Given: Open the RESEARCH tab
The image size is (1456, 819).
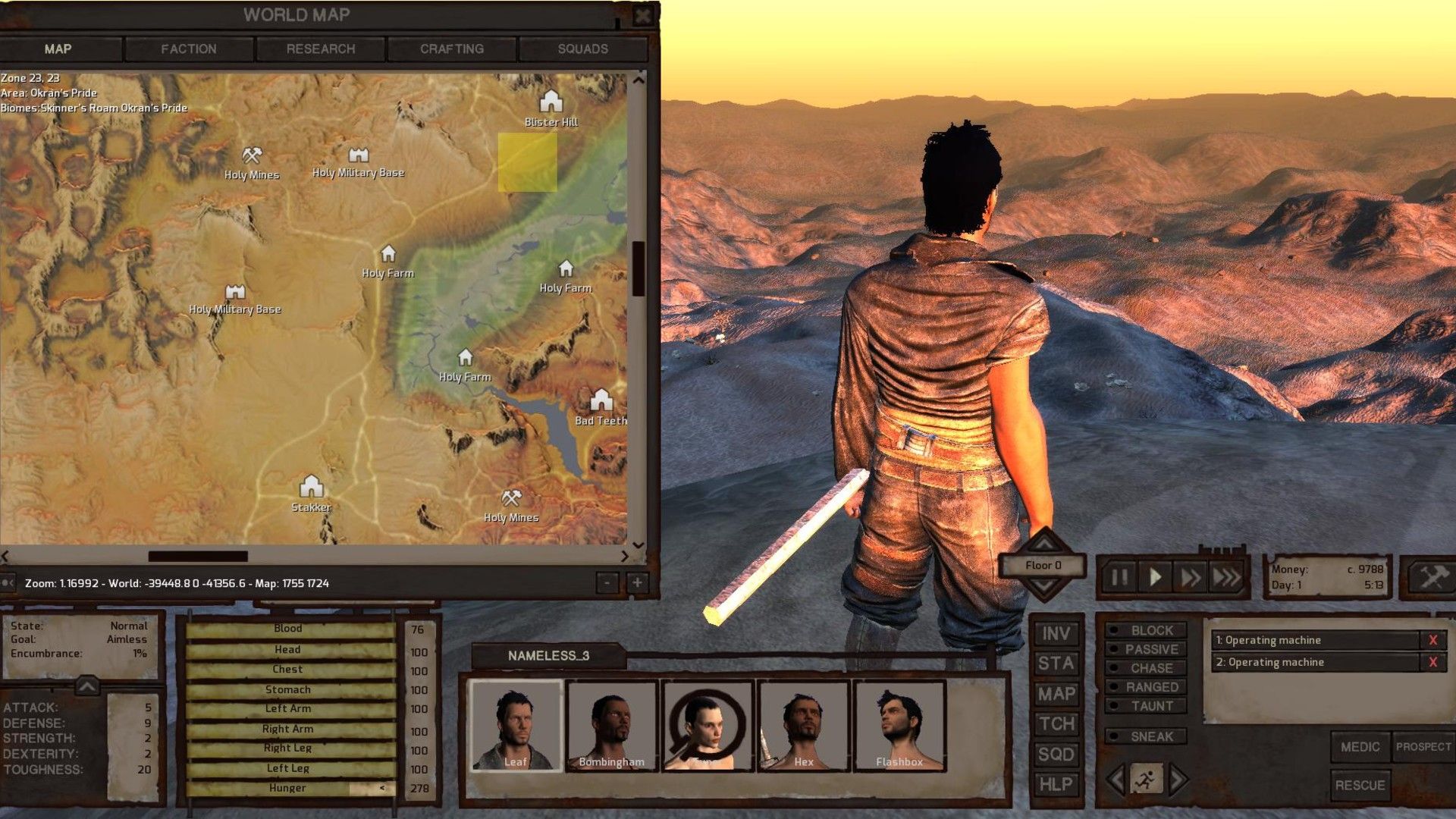Looking at the screenshot, I should click(320, 49).
